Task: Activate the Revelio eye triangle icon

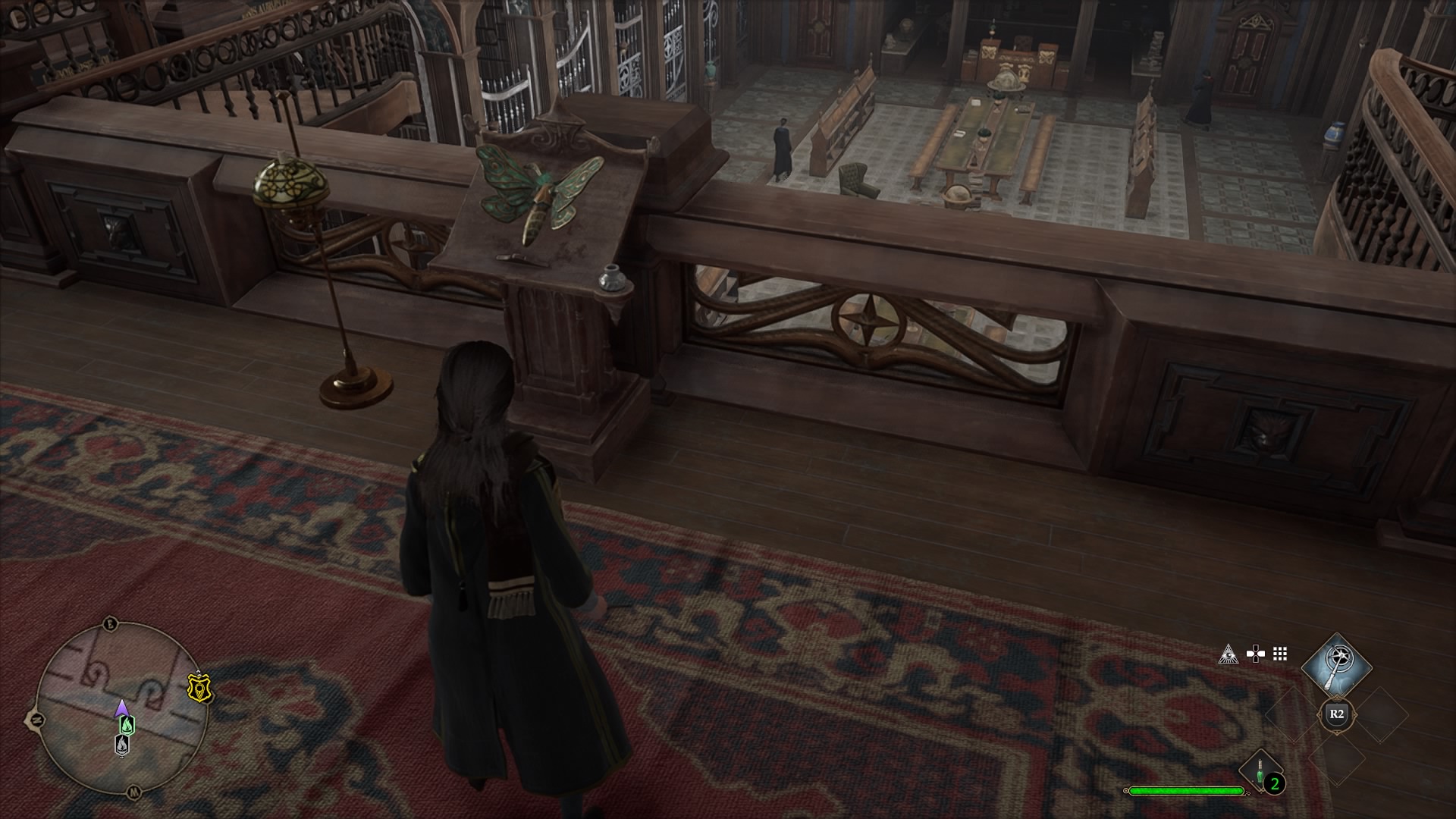Action: (x=1228, y=654)
